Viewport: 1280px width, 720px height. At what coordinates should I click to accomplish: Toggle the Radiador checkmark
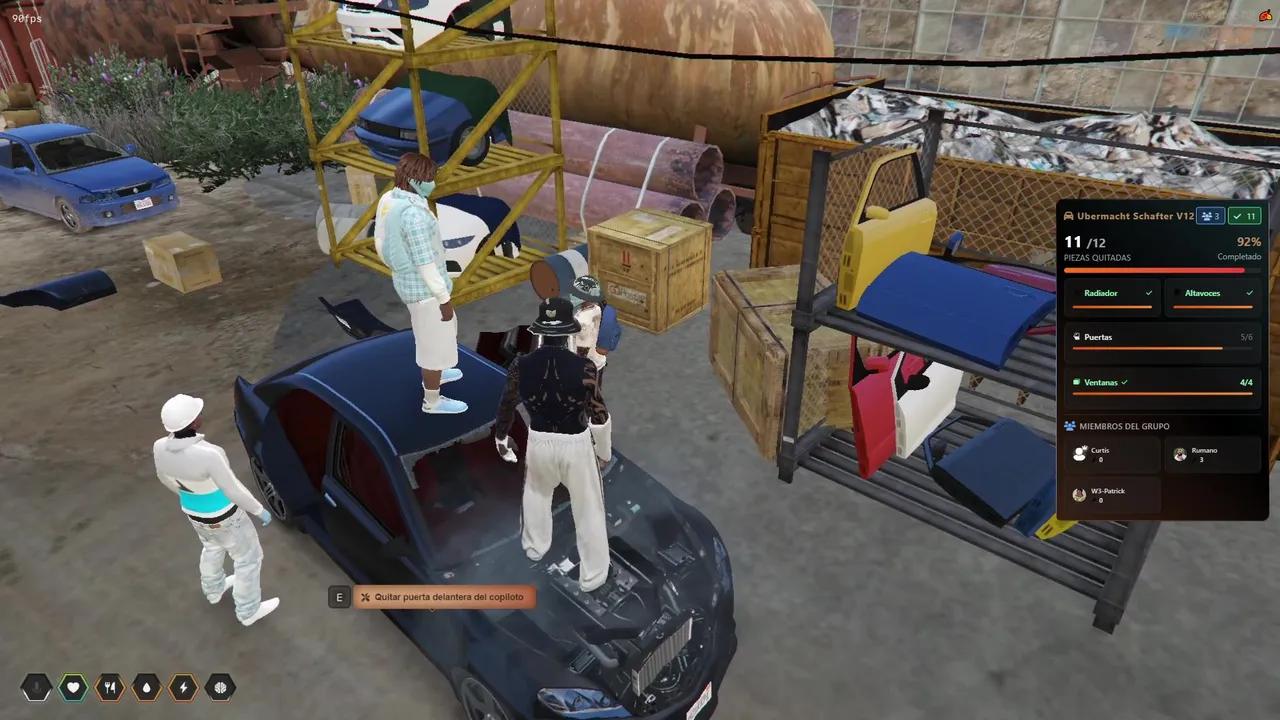coord(1148,292)
